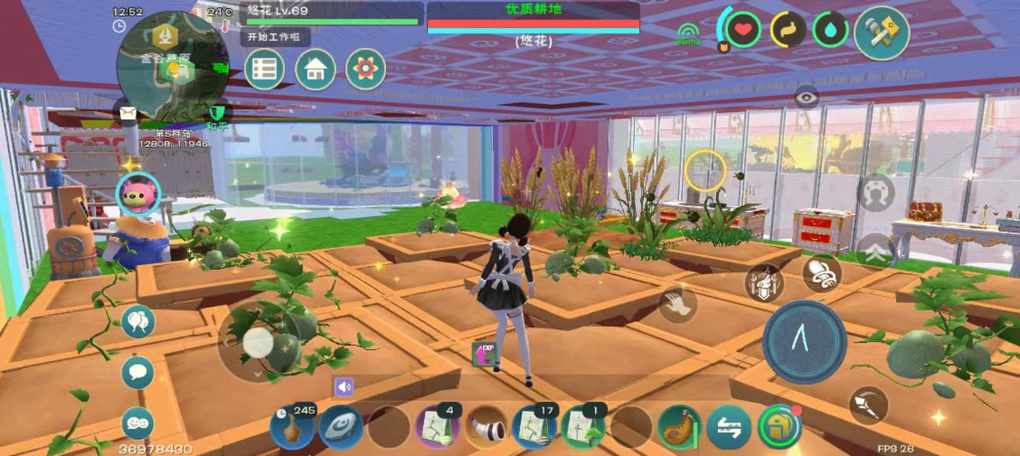Open the hammer and tools build button
This screenshot has height=456, width=1020.
881,32
